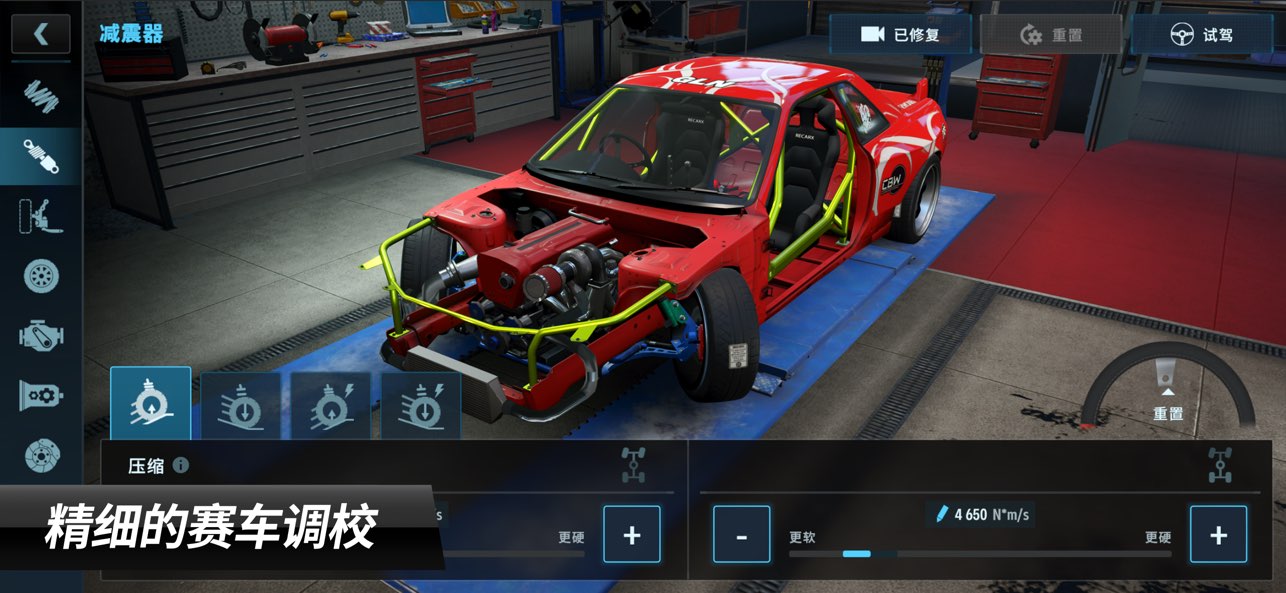Open the brake disc category
This screenshot has height=593, width=1286.
pyautogui.click(x=41, y=455)
